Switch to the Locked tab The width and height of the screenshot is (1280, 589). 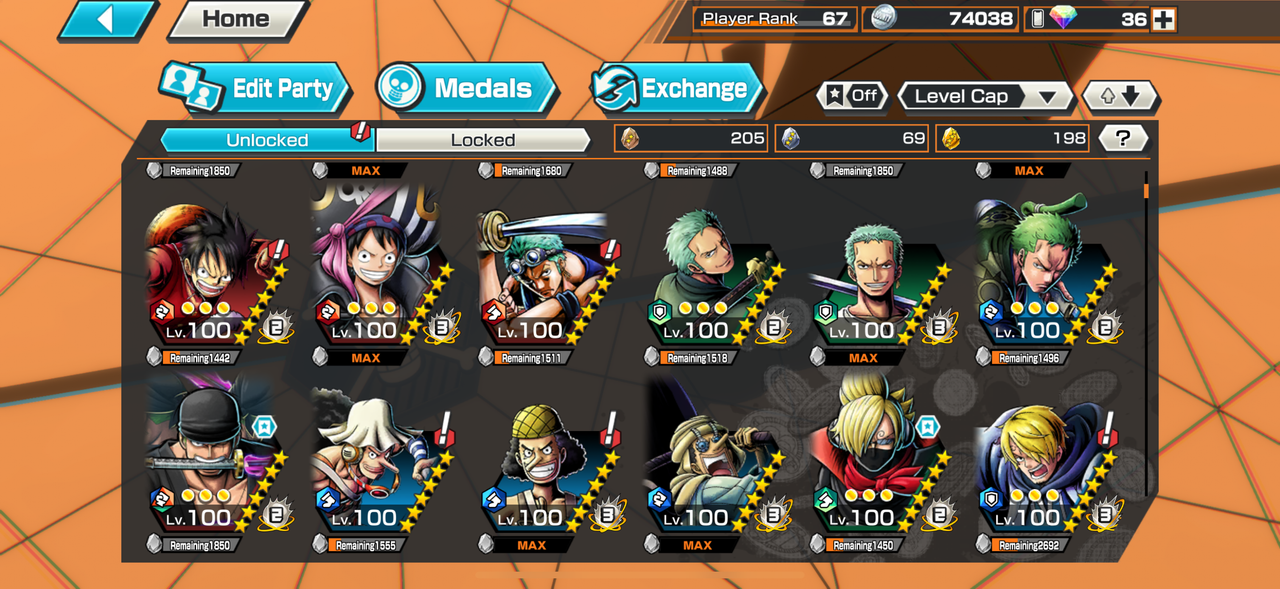tap(482, 140)
